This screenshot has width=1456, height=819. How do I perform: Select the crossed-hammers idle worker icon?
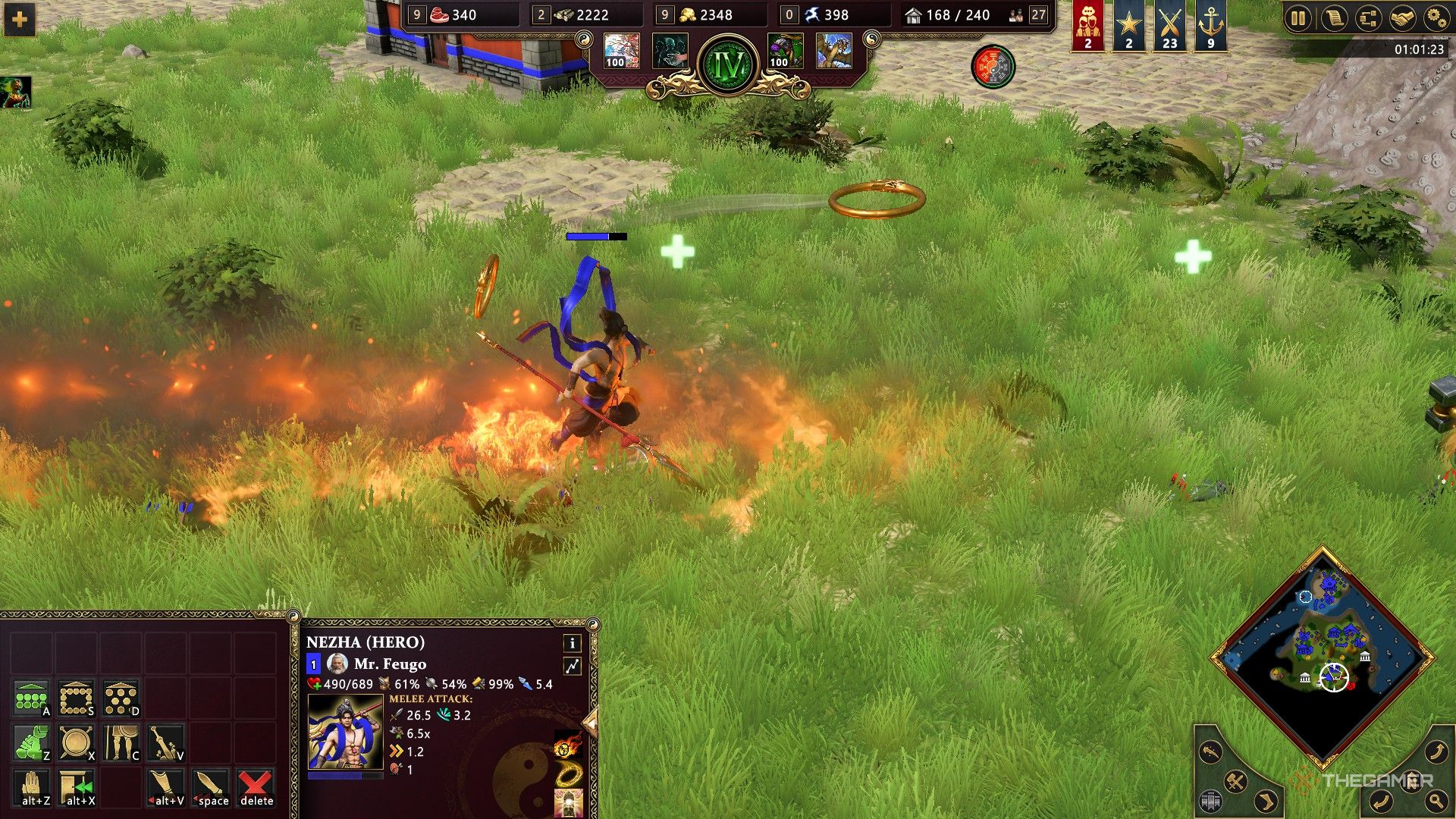pyautogui.click(x=1236, y=781)
